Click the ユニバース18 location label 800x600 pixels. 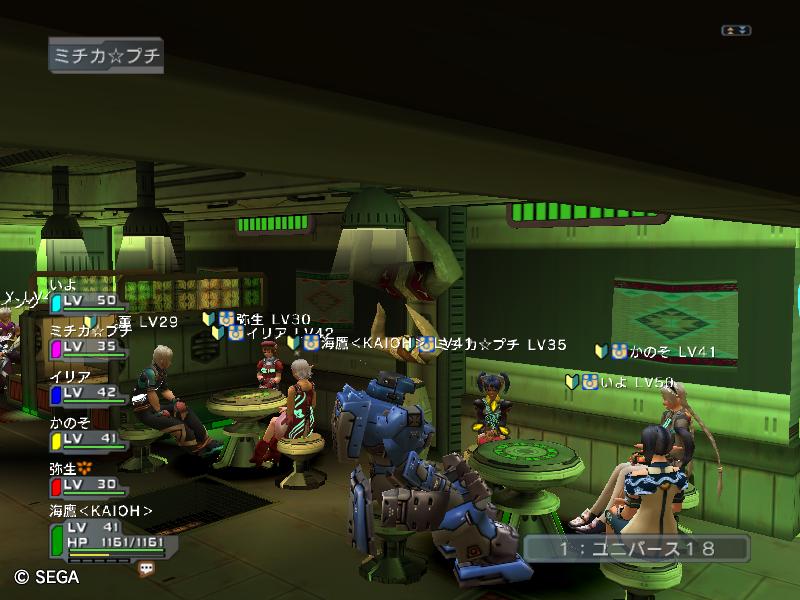[x=636, y=548]
